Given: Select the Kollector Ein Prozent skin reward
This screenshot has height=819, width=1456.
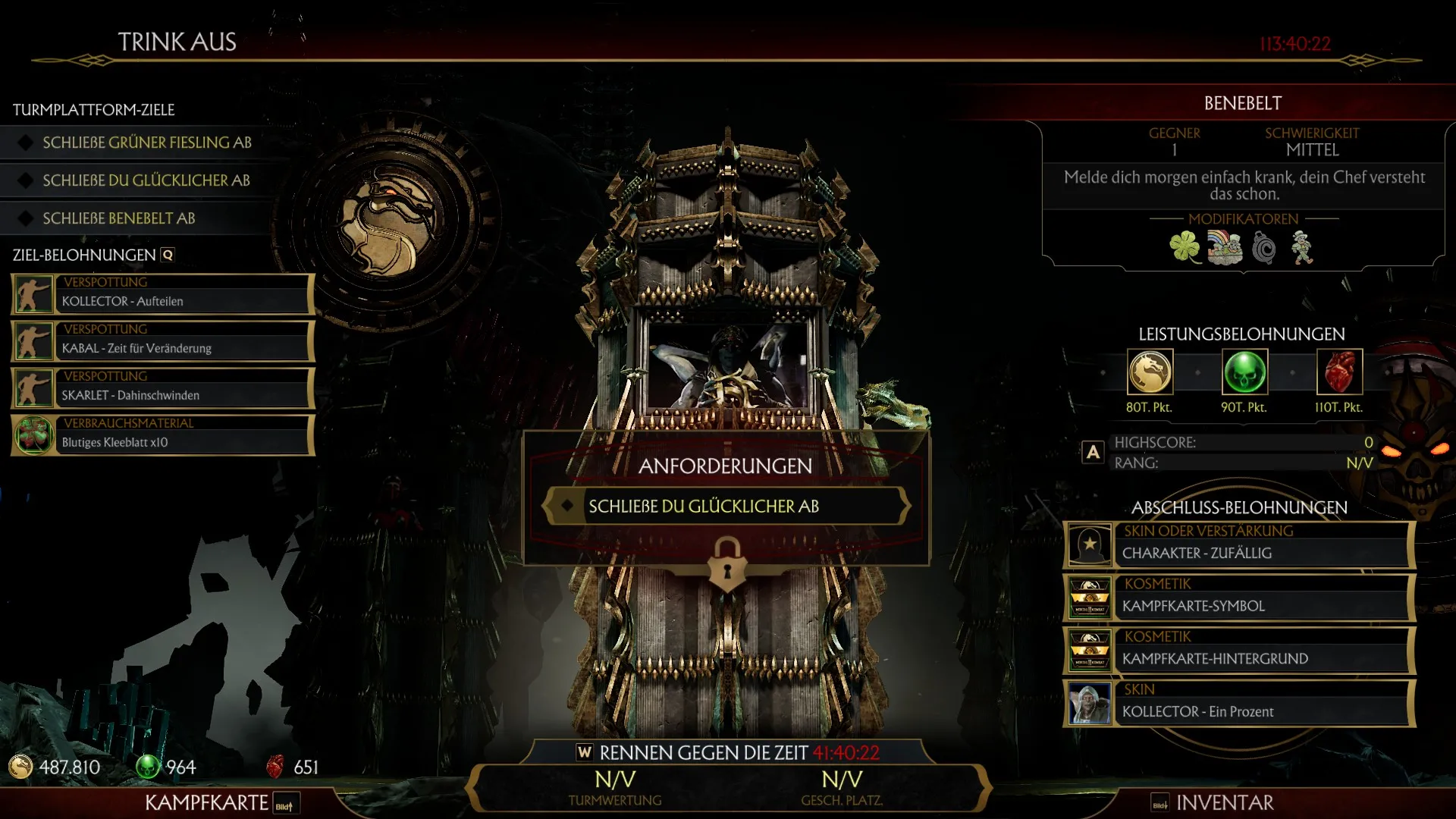Looking at the screenshot, I should (1239, 703).
